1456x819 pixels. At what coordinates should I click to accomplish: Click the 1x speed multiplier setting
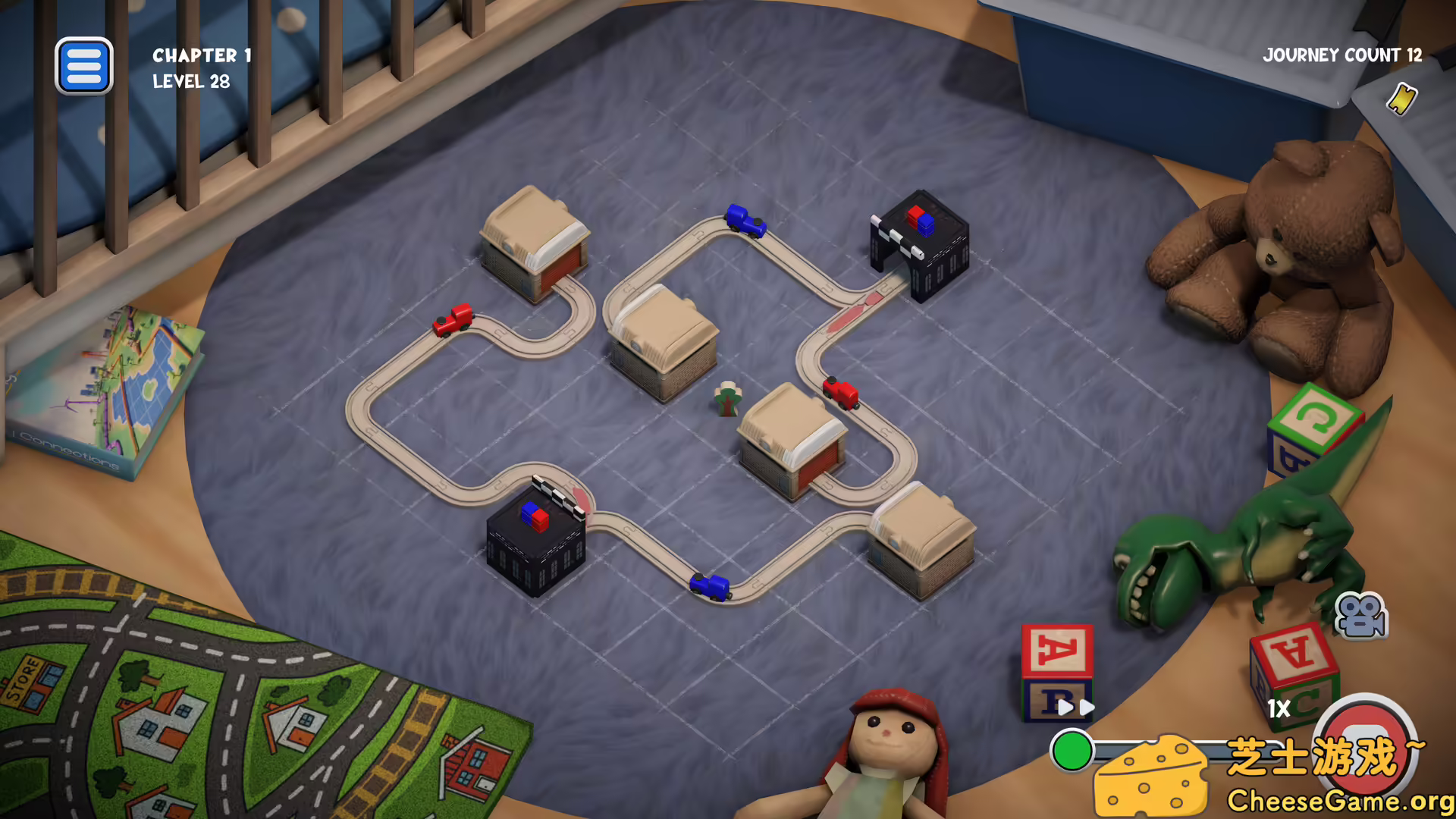pos(1278,710)
